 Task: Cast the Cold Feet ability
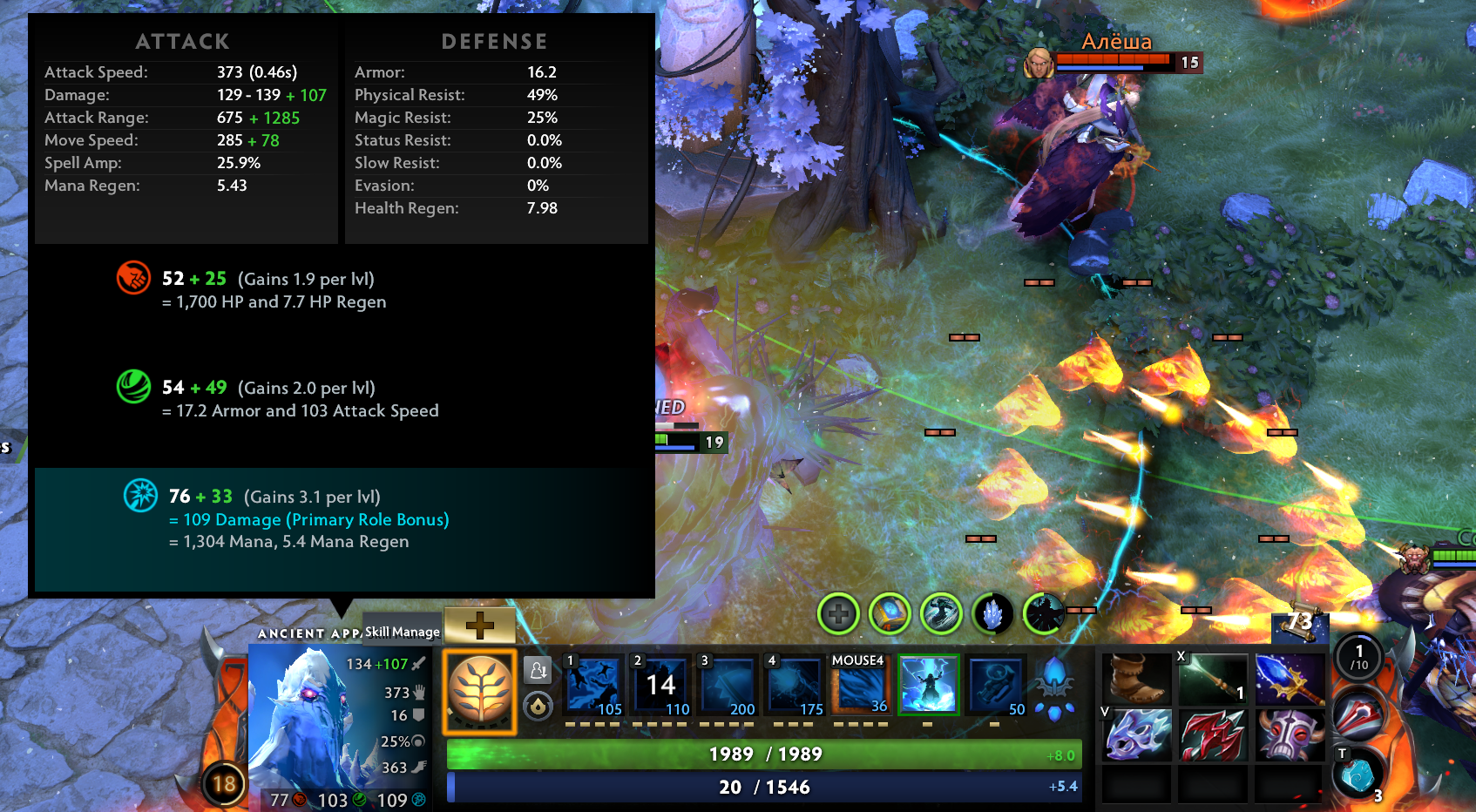(x=593, y=685)
